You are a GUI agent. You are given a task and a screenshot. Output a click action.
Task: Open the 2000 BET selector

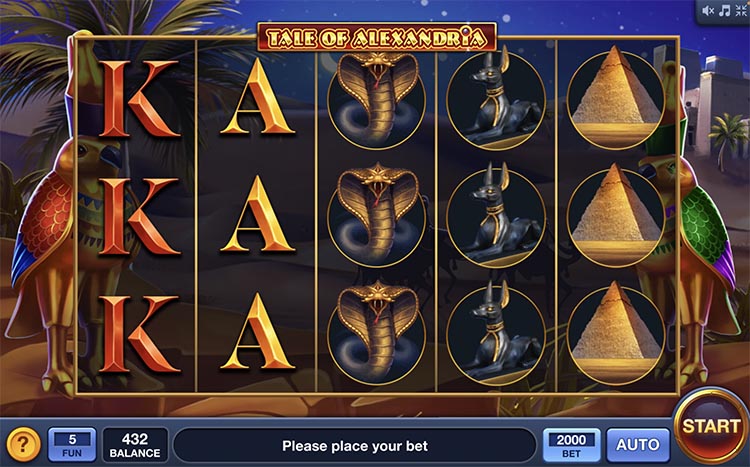[572, 444]
